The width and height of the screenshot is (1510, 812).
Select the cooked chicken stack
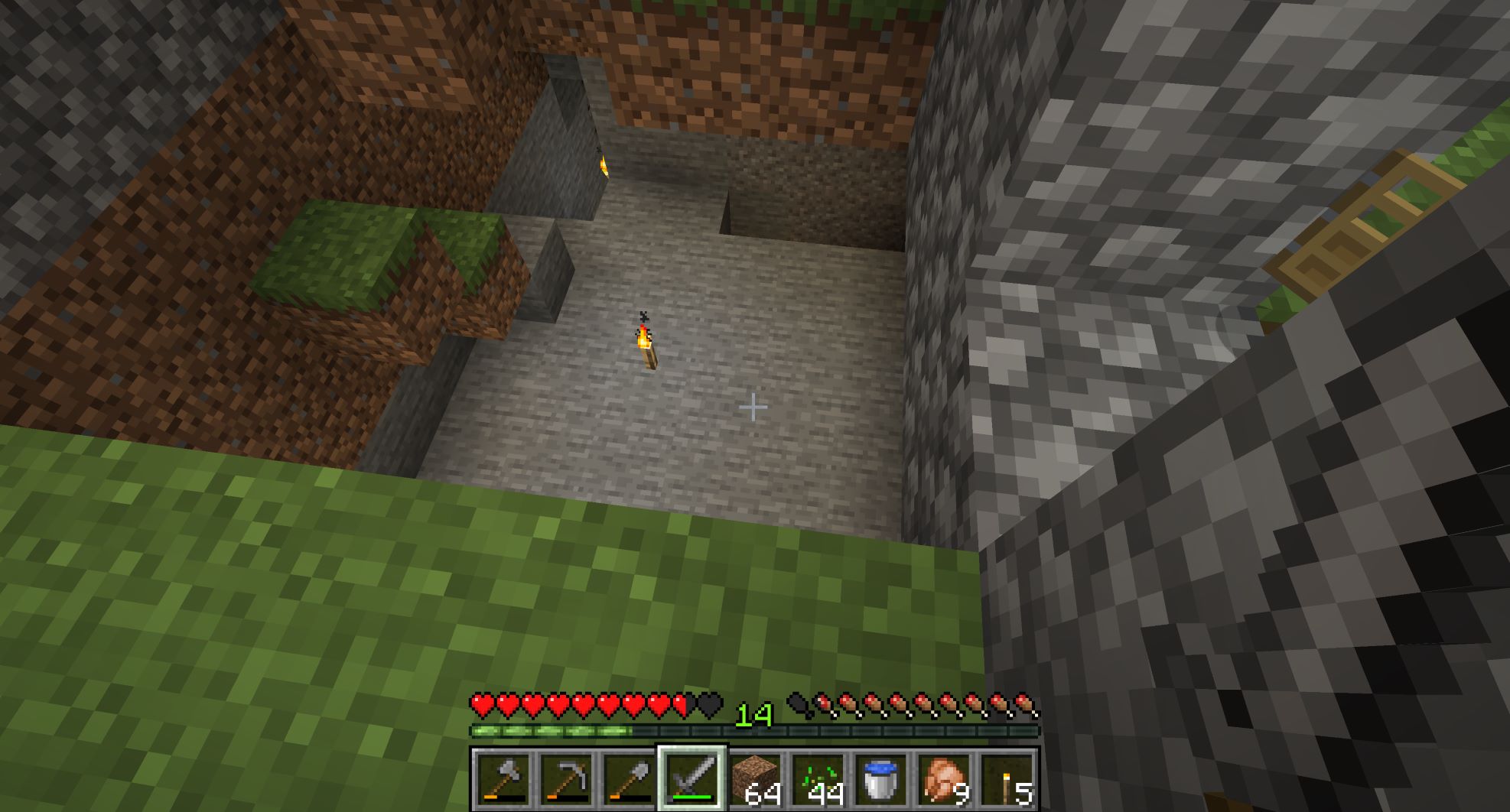[x=942, y=779]
